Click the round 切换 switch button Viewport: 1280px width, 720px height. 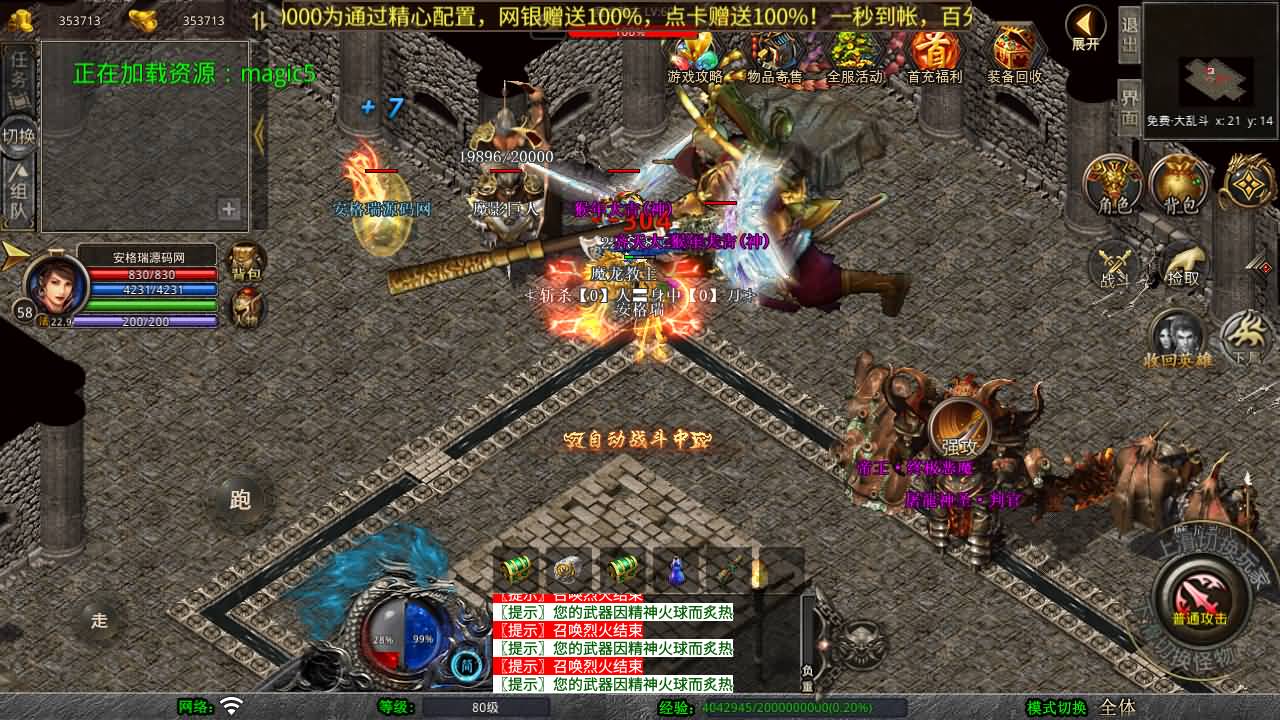pyautogui.click(x=18, y=135)
